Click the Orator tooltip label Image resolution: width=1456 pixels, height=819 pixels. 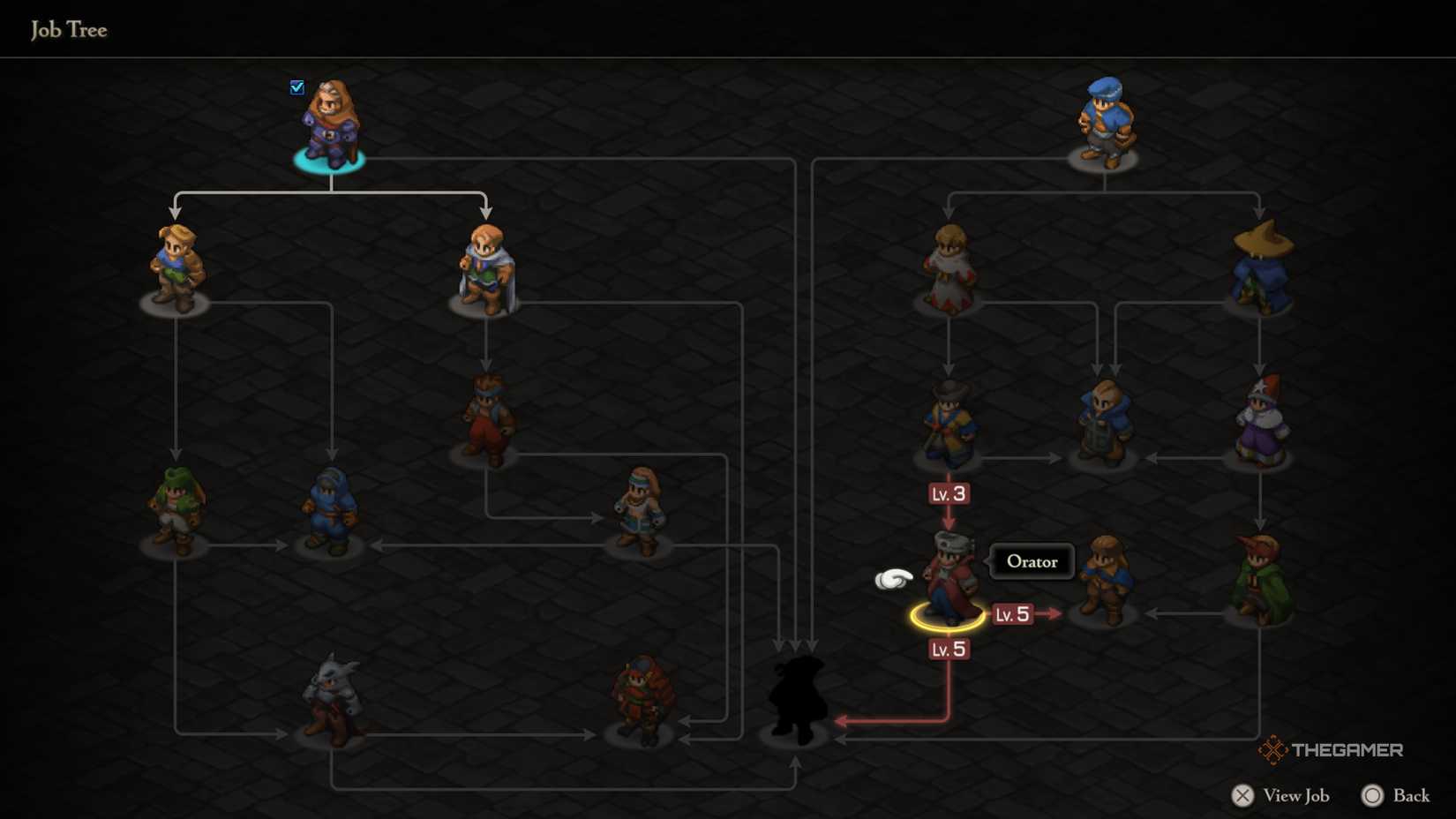[1031, 561]
